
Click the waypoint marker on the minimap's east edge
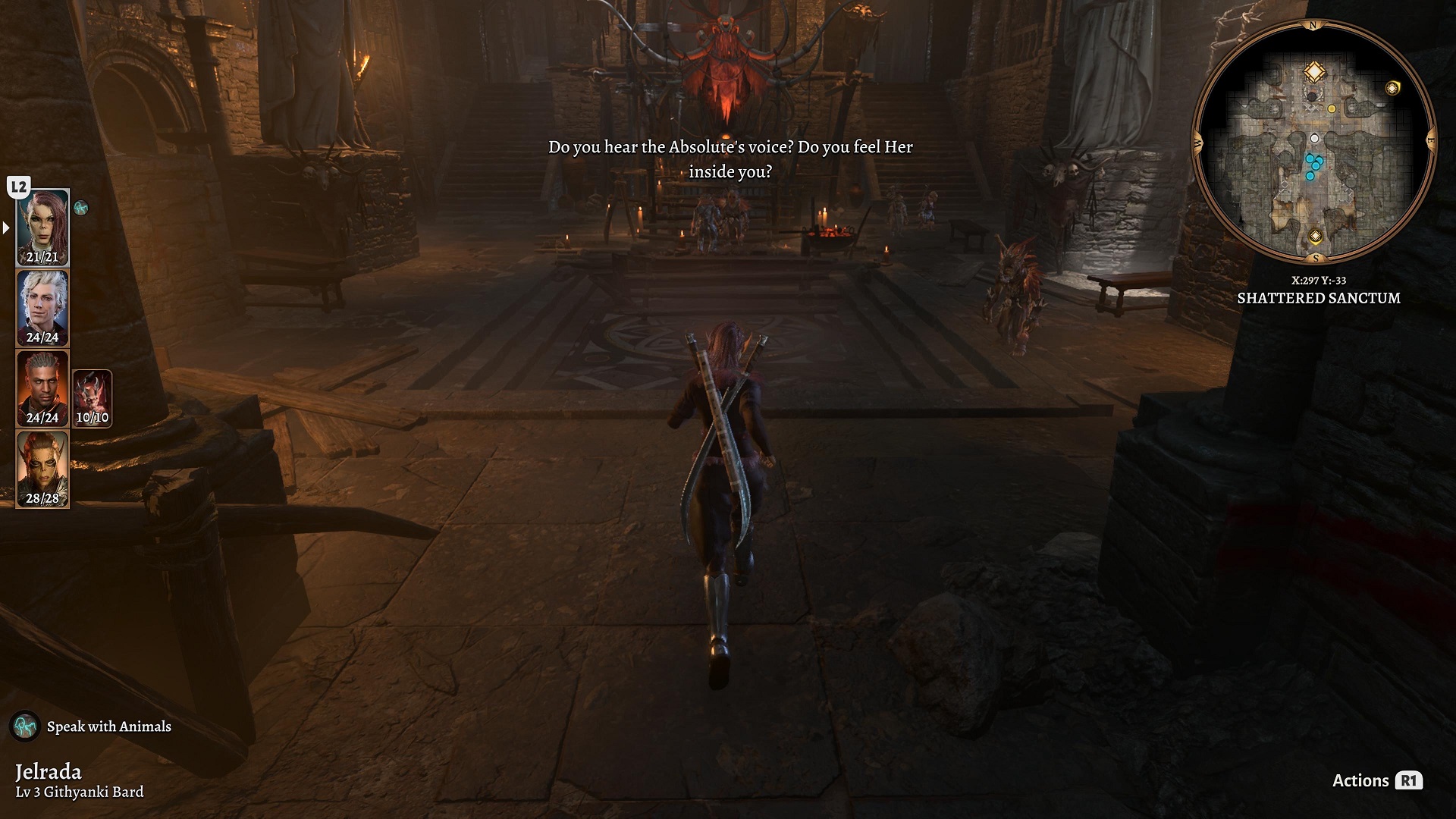pyautogui.click(x=1392, y=88)
